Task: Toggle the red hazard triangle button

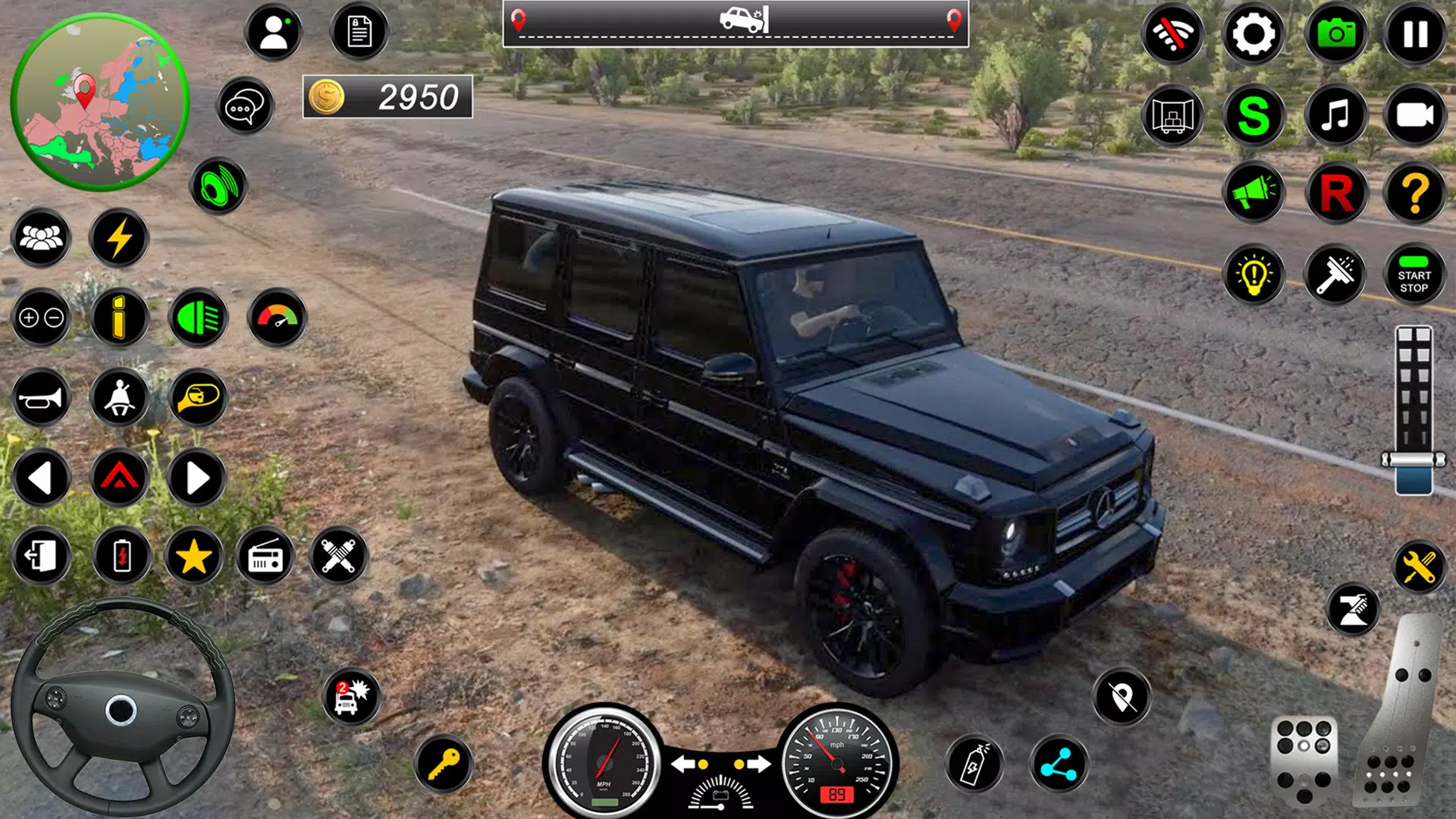Action: pyautogui.click(x=120, y=479)
